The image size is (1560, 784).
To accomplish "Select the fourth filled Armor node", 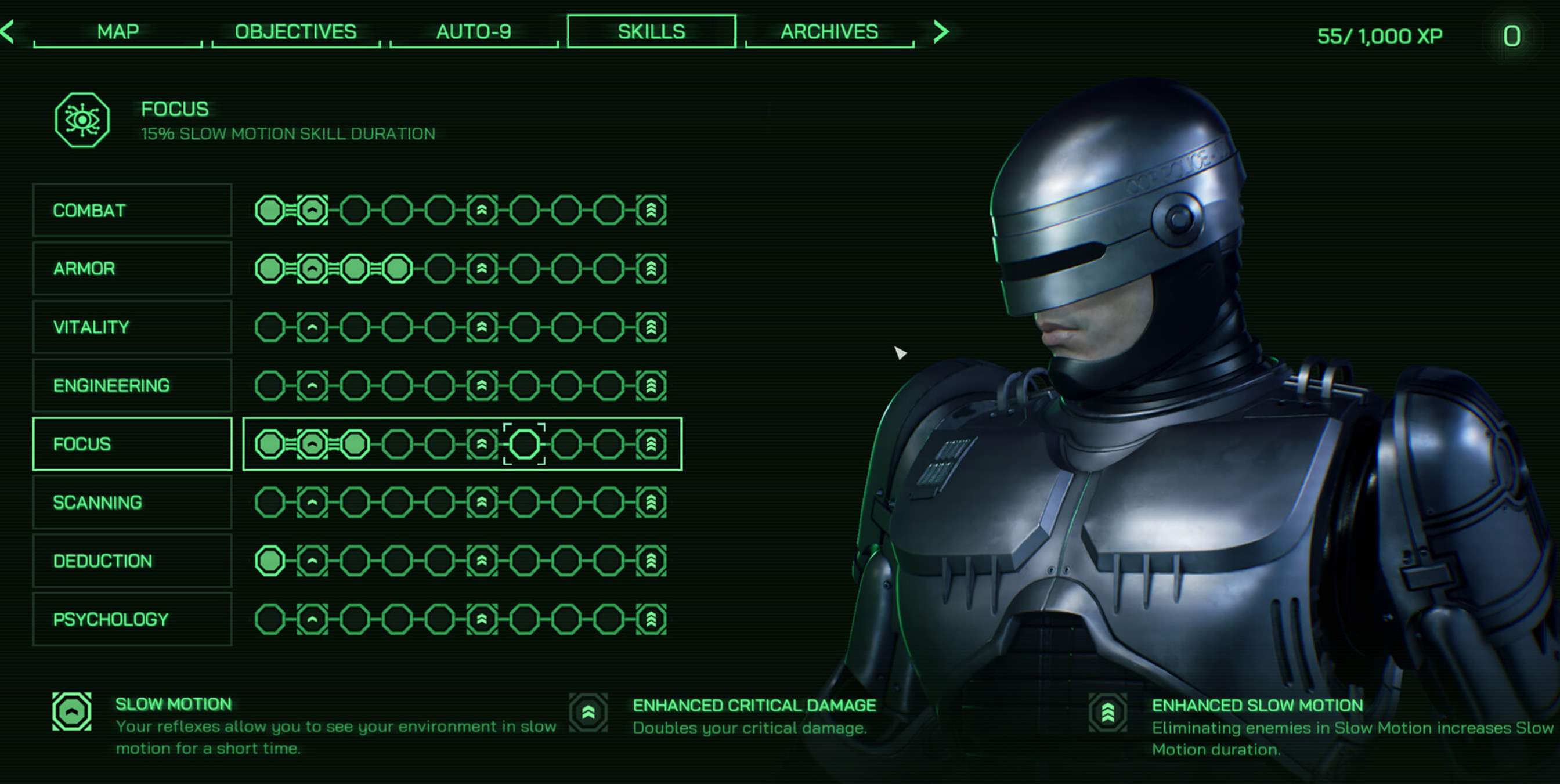I will (396, 268).
